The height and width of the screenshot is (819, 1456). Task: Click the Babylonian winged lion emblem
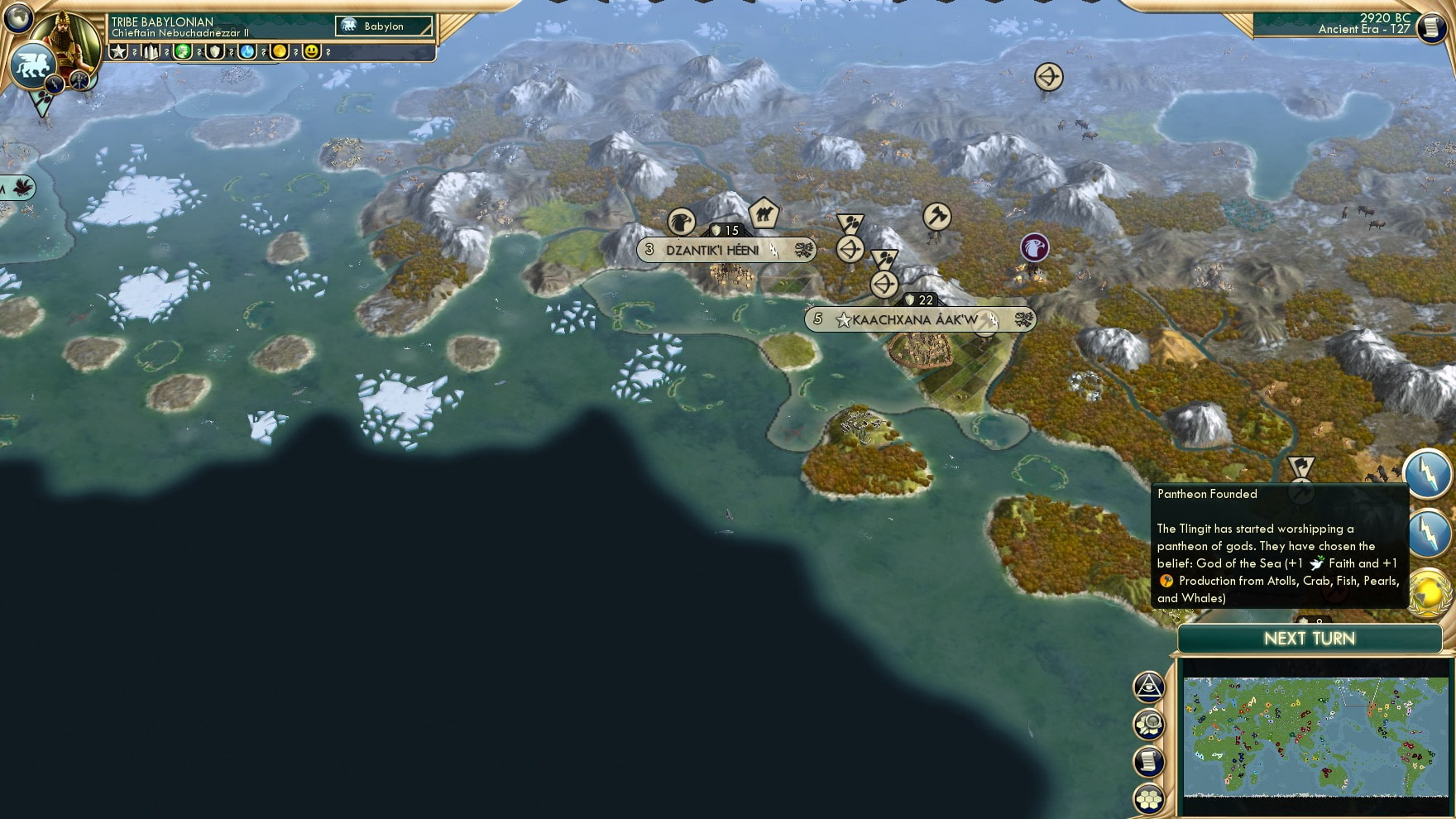tap(31, 66)
